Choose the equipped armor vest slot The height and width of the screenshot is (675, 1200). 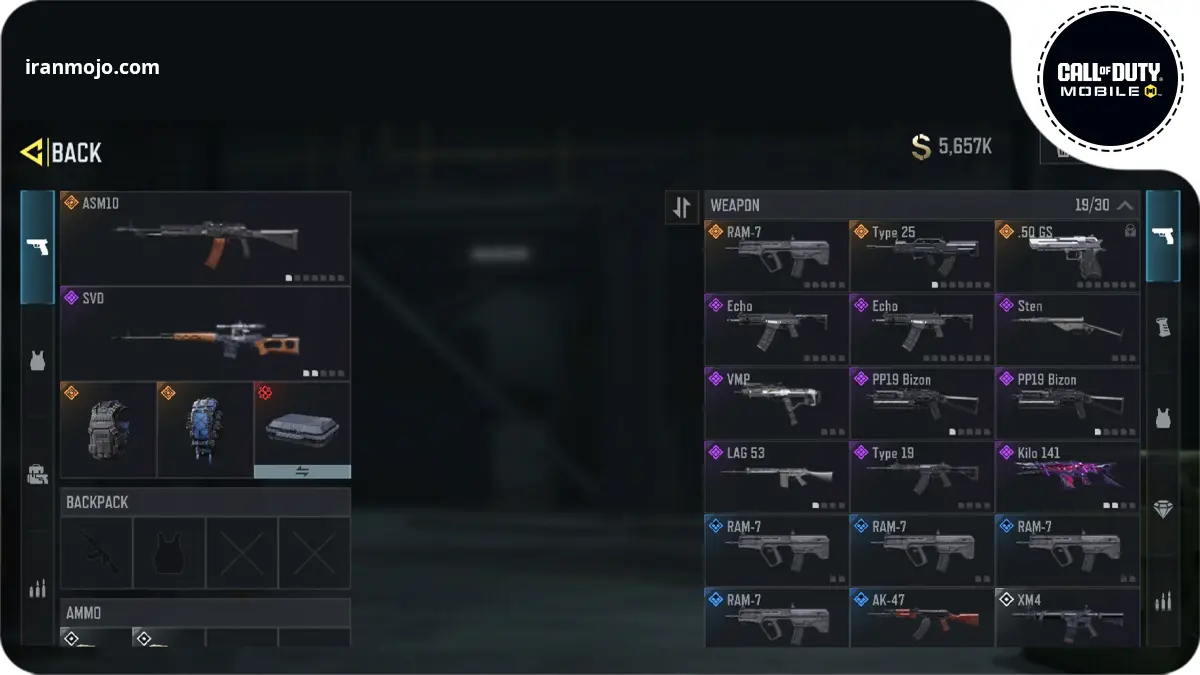(x=108, y=430)
